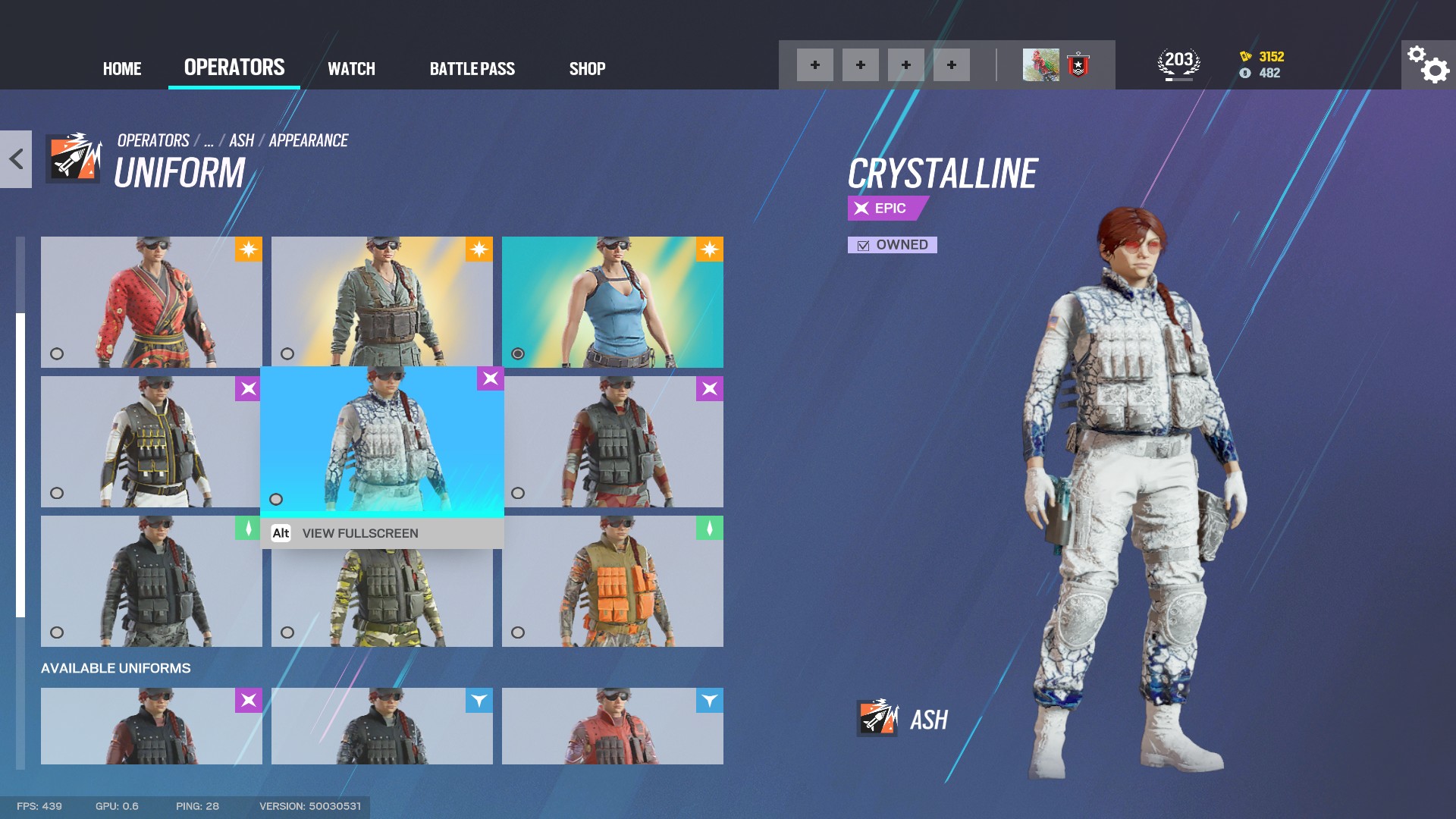Select the radio circle on the red kimono uniform

pyautogui.click(x=55, y=353)
